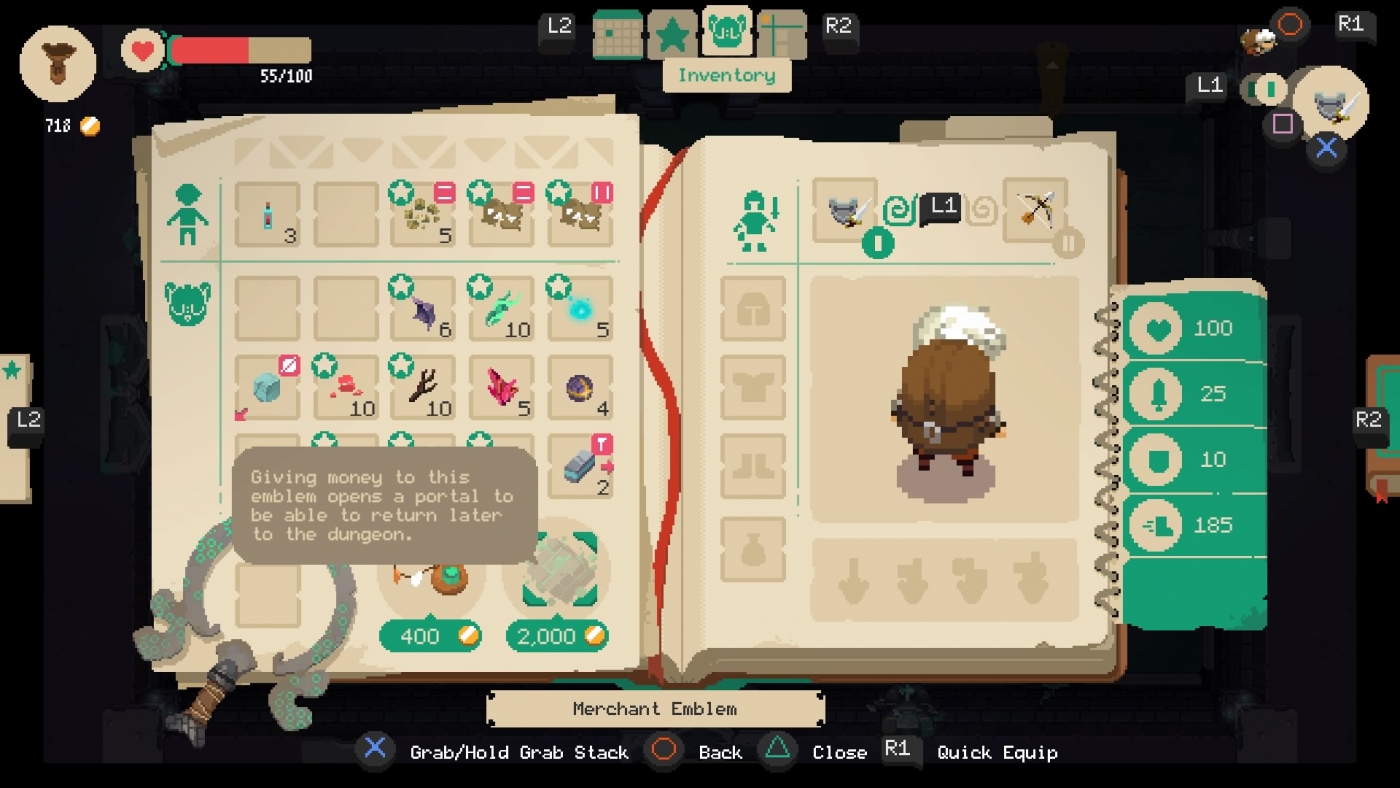Click Quick Equip at the bottom bar
This screenshot has height=788, width=1400.
pyautogui.click(x=997, y=752)
